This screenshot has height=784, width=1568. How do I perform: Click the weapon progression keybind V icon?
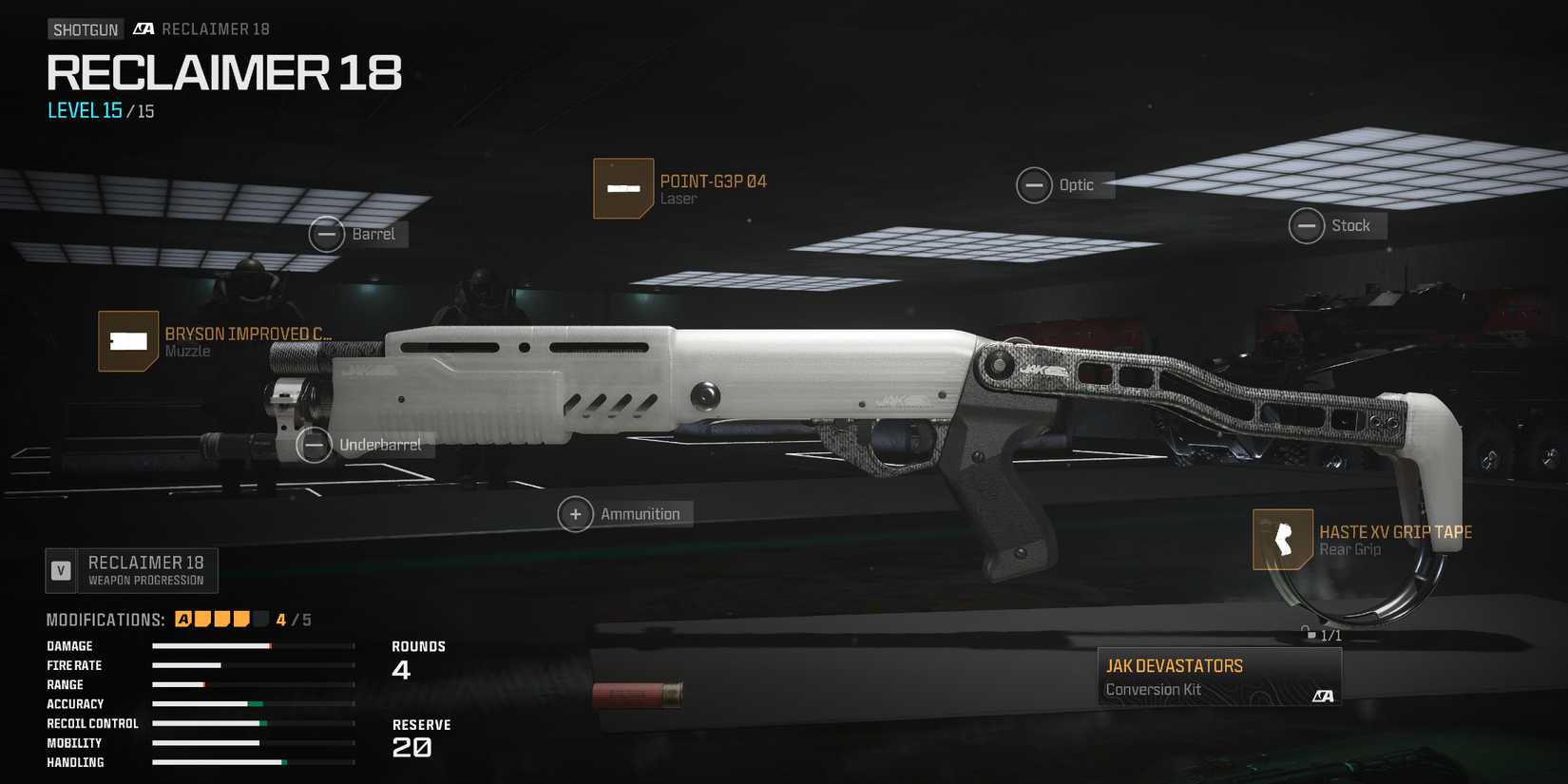[61, 569]
